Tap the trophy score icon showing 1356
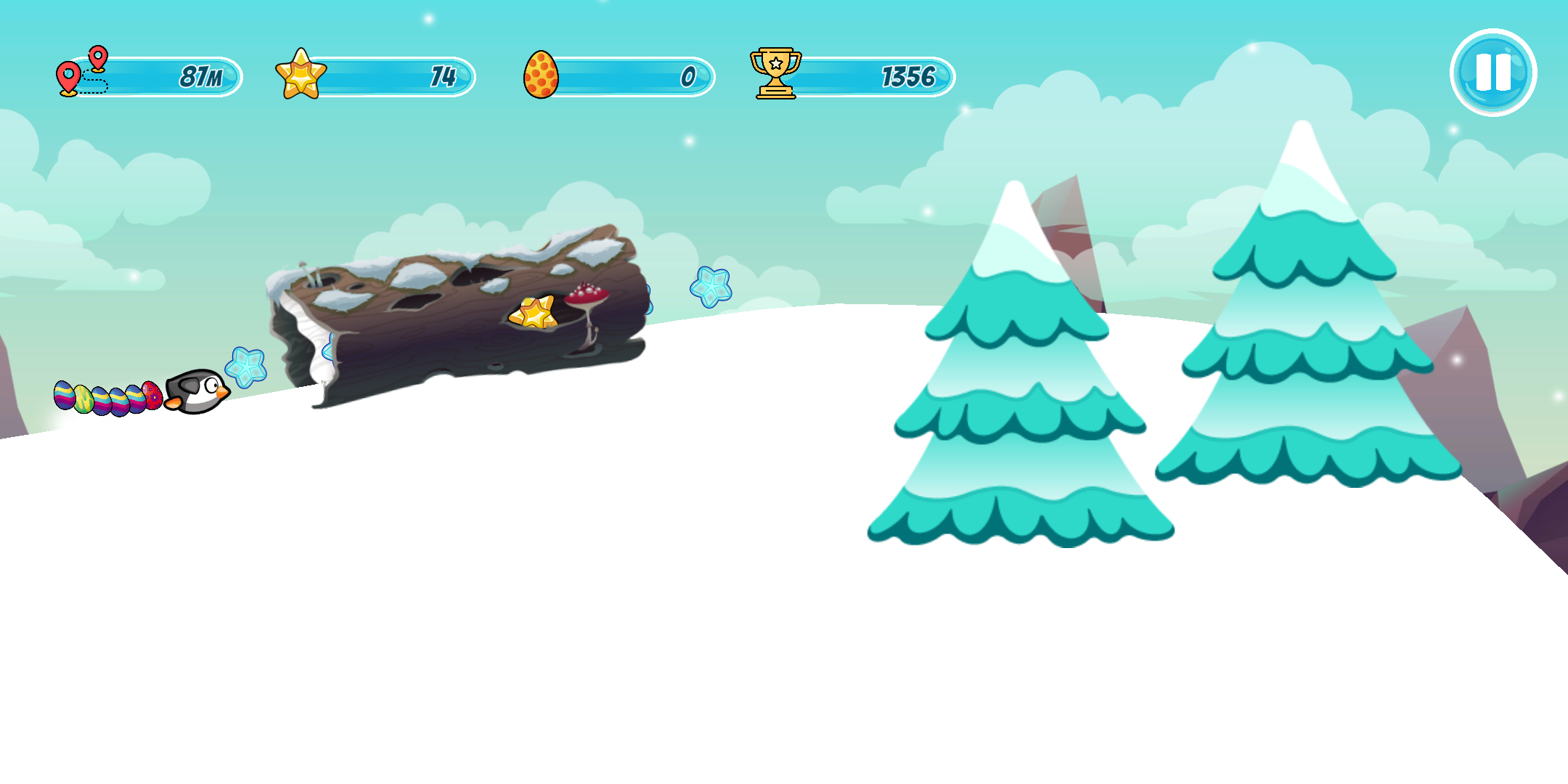Viewport: 1568px width, 784px height. [775, 70]
